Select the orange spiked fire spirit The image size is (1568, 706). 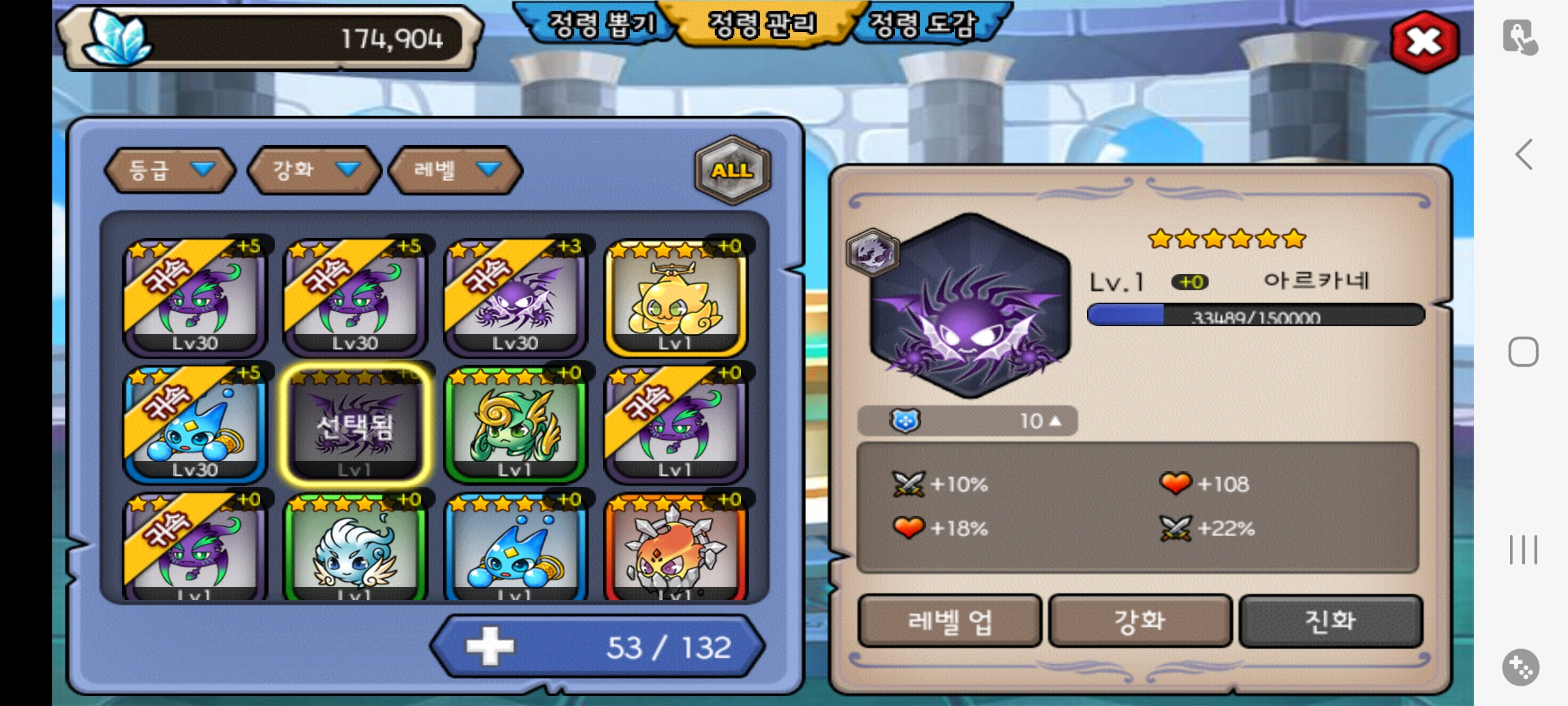[676, 549]
